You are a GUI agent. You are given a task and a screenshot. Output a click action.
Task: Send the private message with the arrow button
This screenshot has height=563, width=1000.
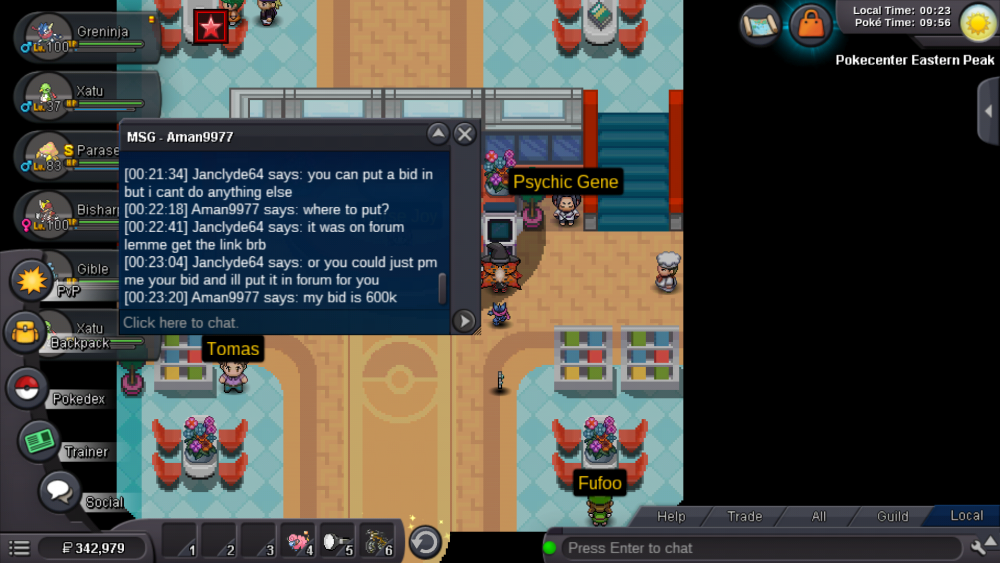click(464, 321)
